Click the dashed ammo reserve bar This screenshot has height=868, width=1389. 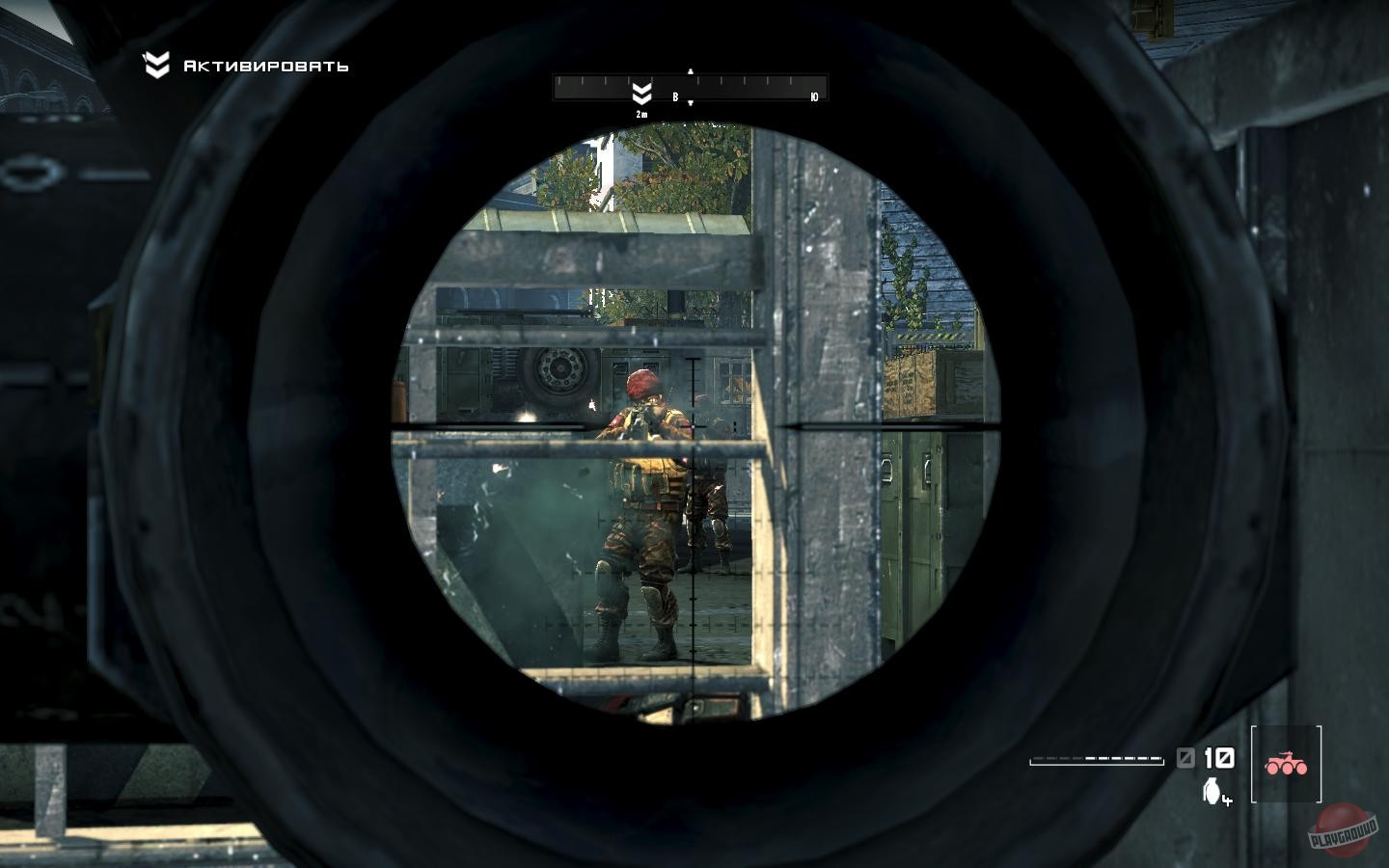click(x=1095, y=759)
